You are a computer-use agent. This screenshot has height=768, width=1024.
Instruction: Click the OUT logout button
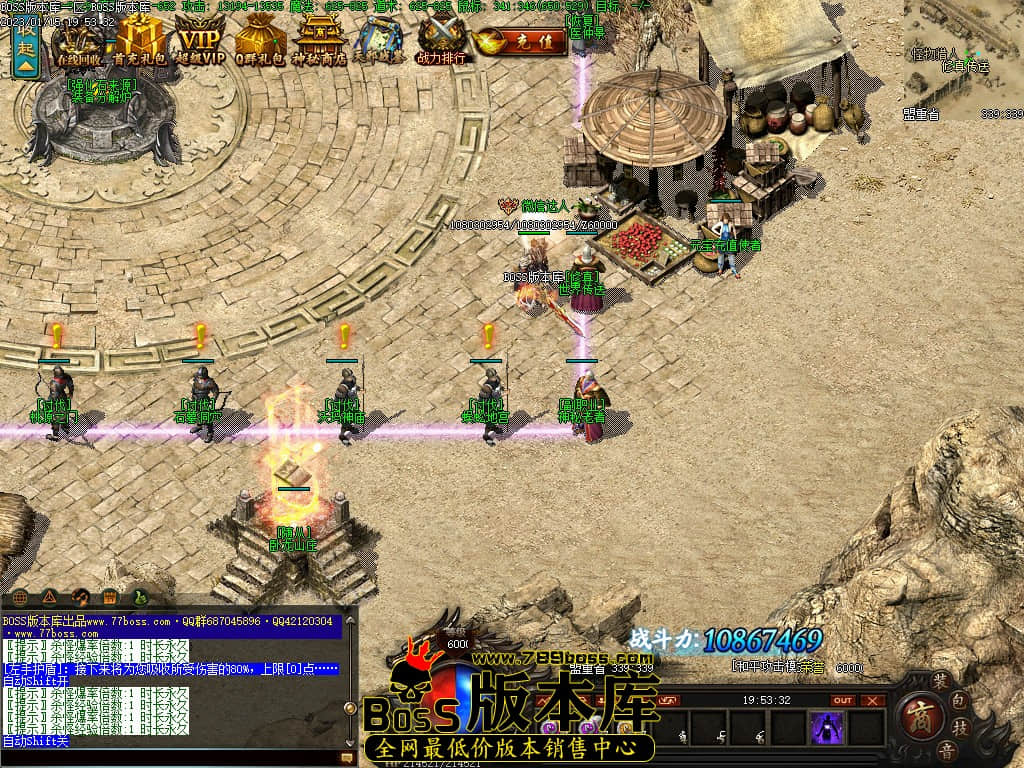[x=843, y=700]
